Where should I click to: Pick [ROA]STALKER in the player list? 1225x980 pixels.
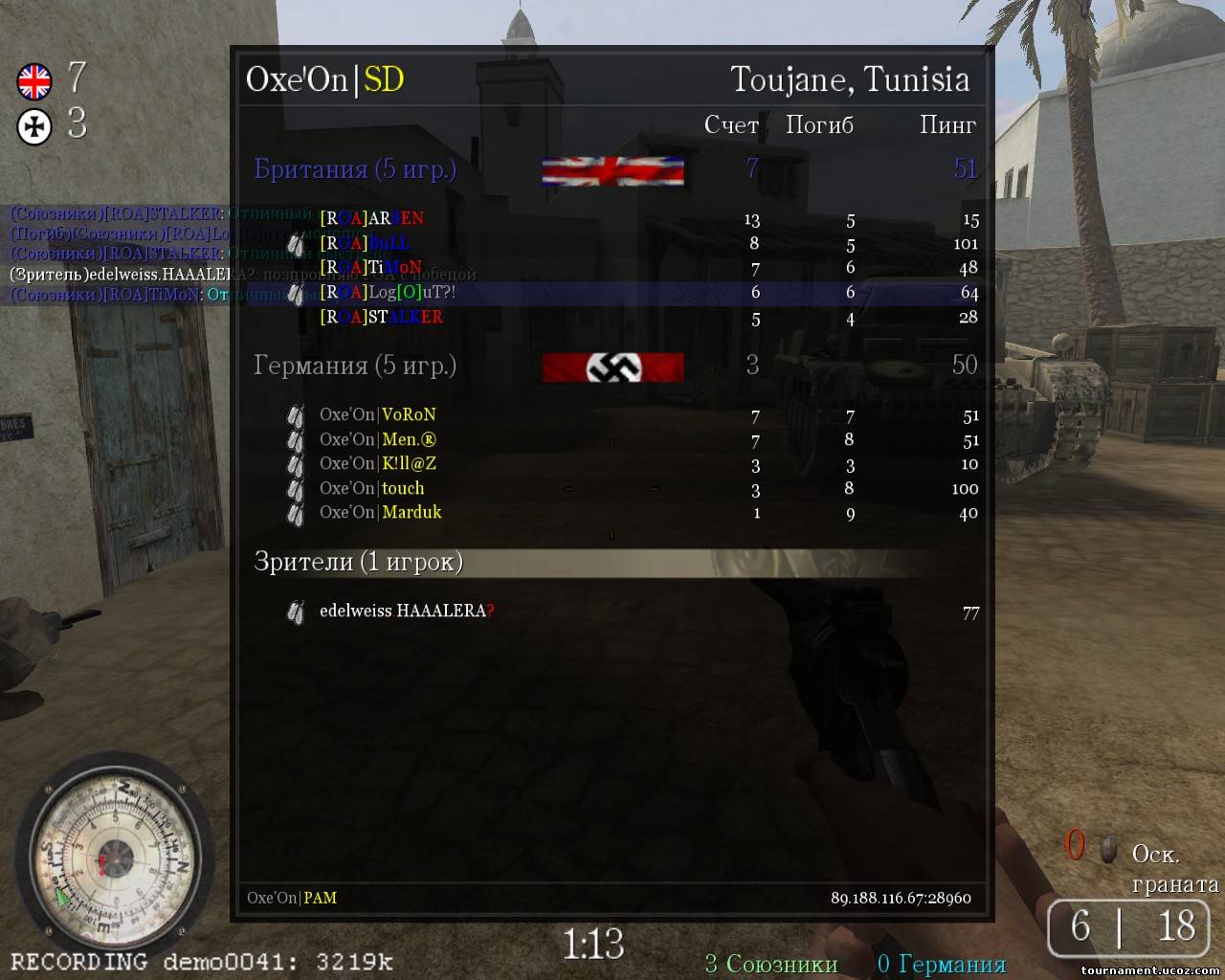point(381,318)
